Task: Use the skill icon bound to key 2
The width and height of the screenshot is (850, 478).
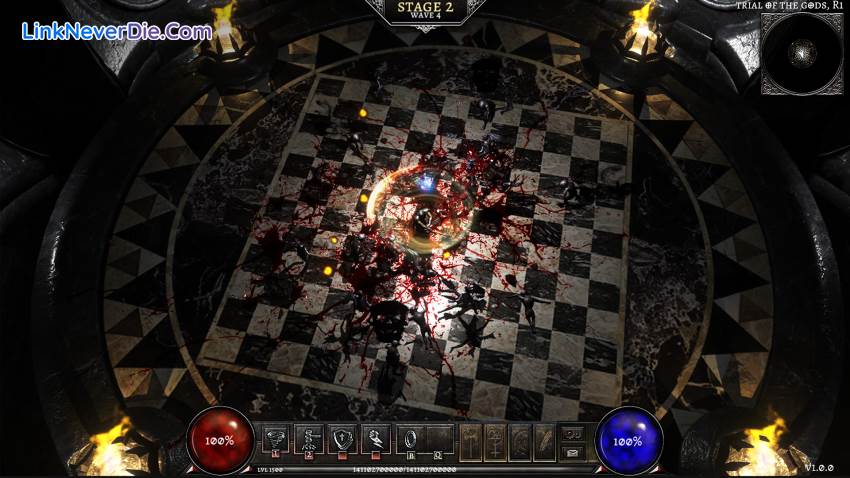Action: tap(308, 438)
